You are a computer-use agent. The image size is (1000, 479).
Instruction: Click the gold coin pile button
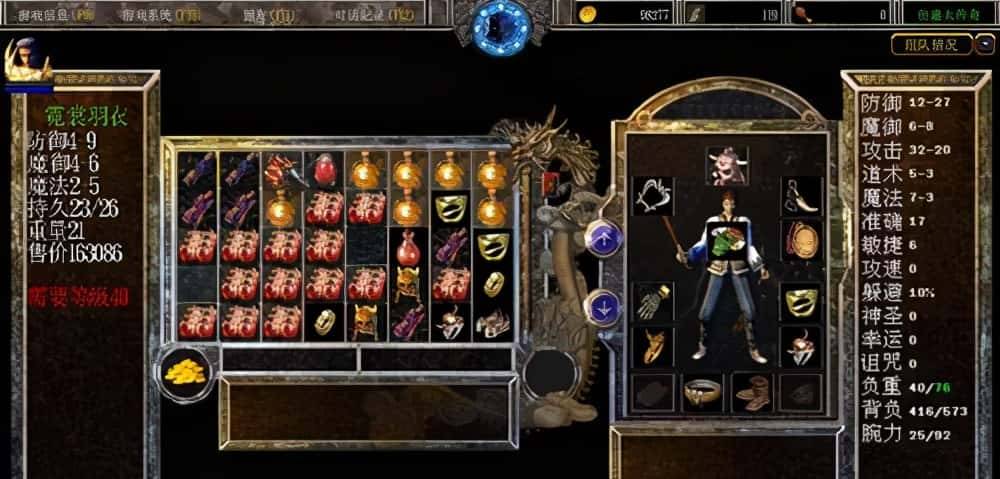(186, 370)
